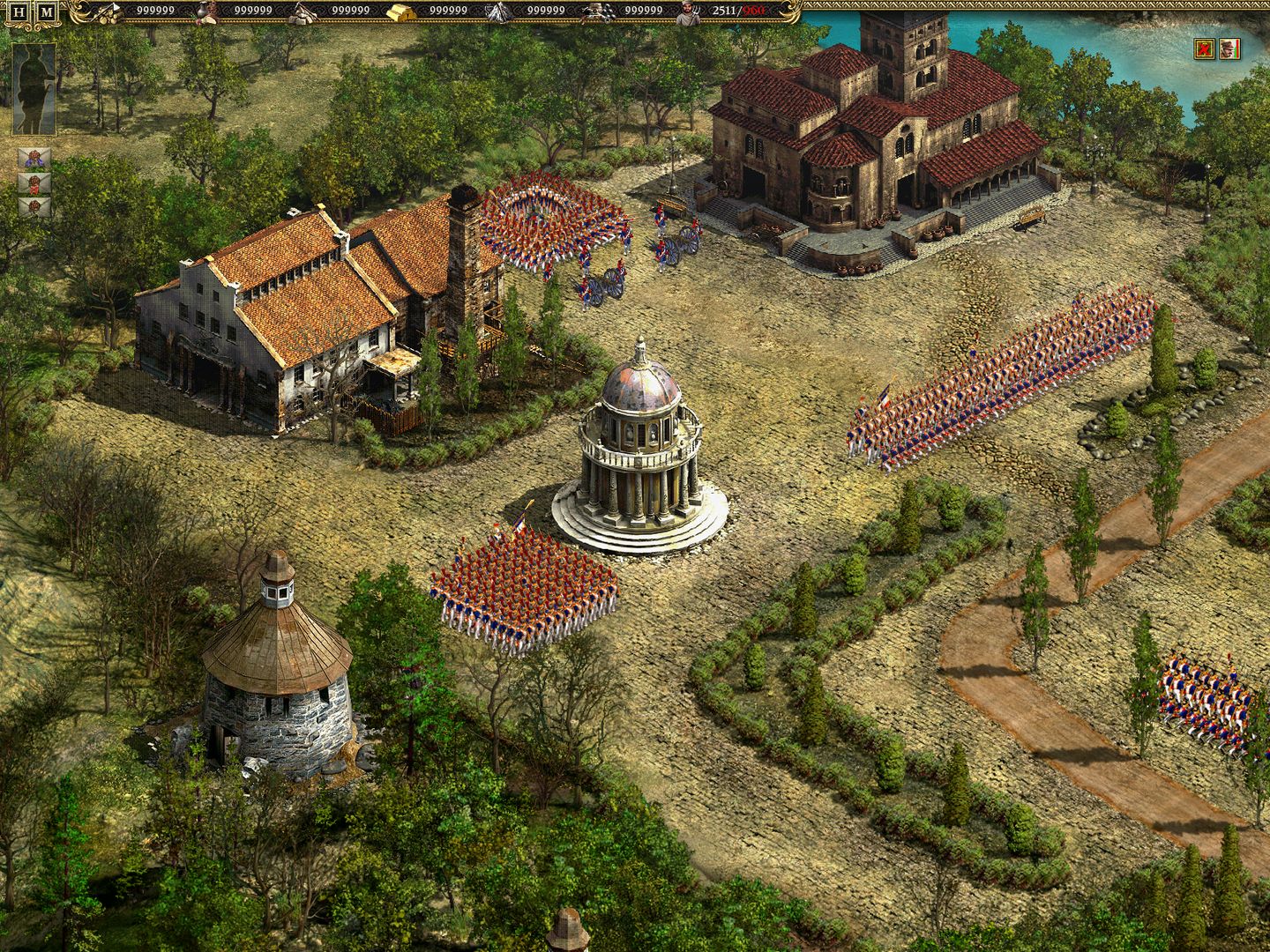Open the bottom envelope message icon
Screen dimensions: 1270x952
tap(34, 206)
